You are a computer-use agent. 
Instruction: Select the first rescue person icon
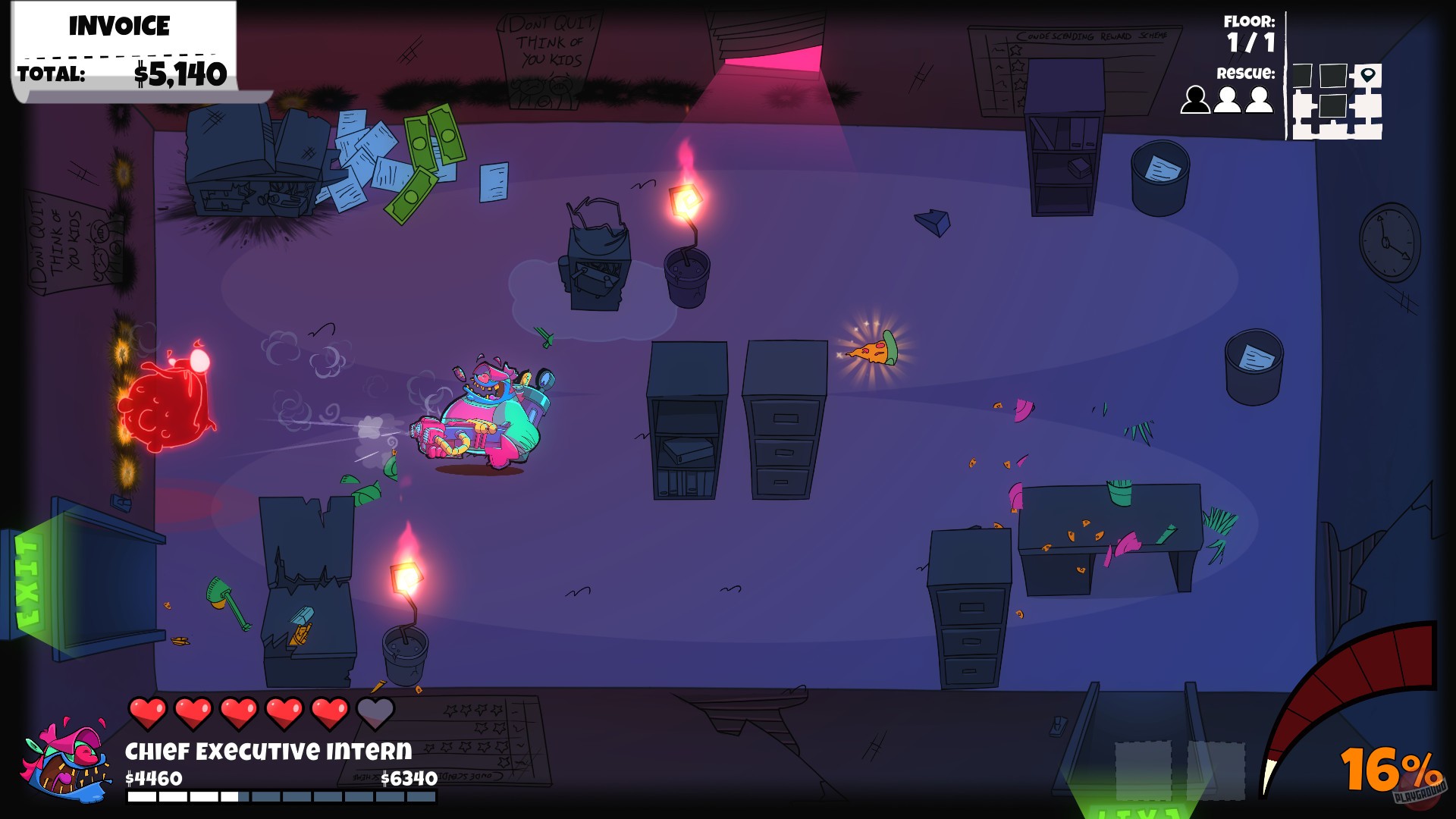coord(1195,99)
